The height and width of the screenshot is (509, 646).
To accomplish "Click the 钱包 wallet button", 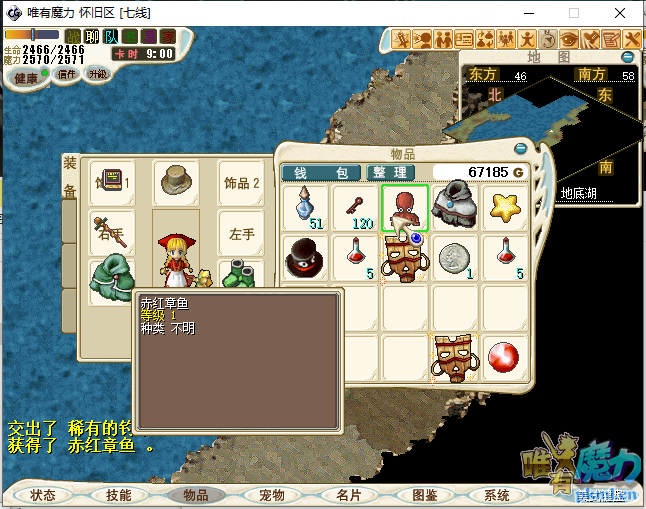I will point(321,173).
